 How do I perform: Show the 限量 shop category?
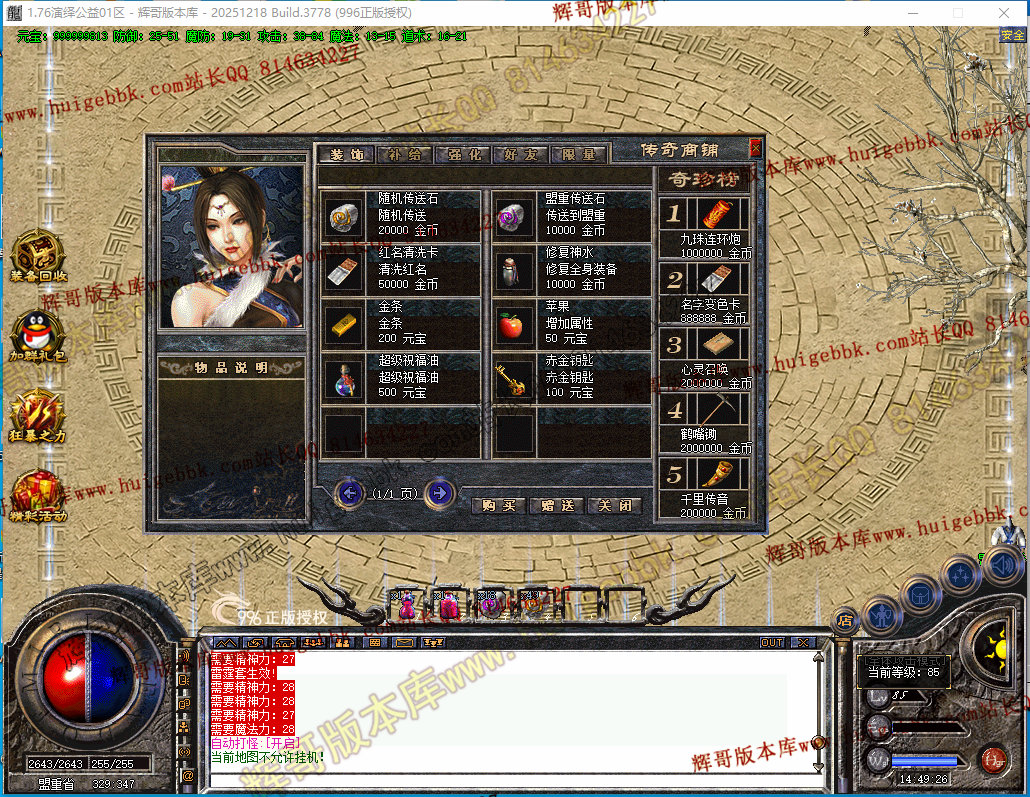pyautogui.click(x=578, y=155)
